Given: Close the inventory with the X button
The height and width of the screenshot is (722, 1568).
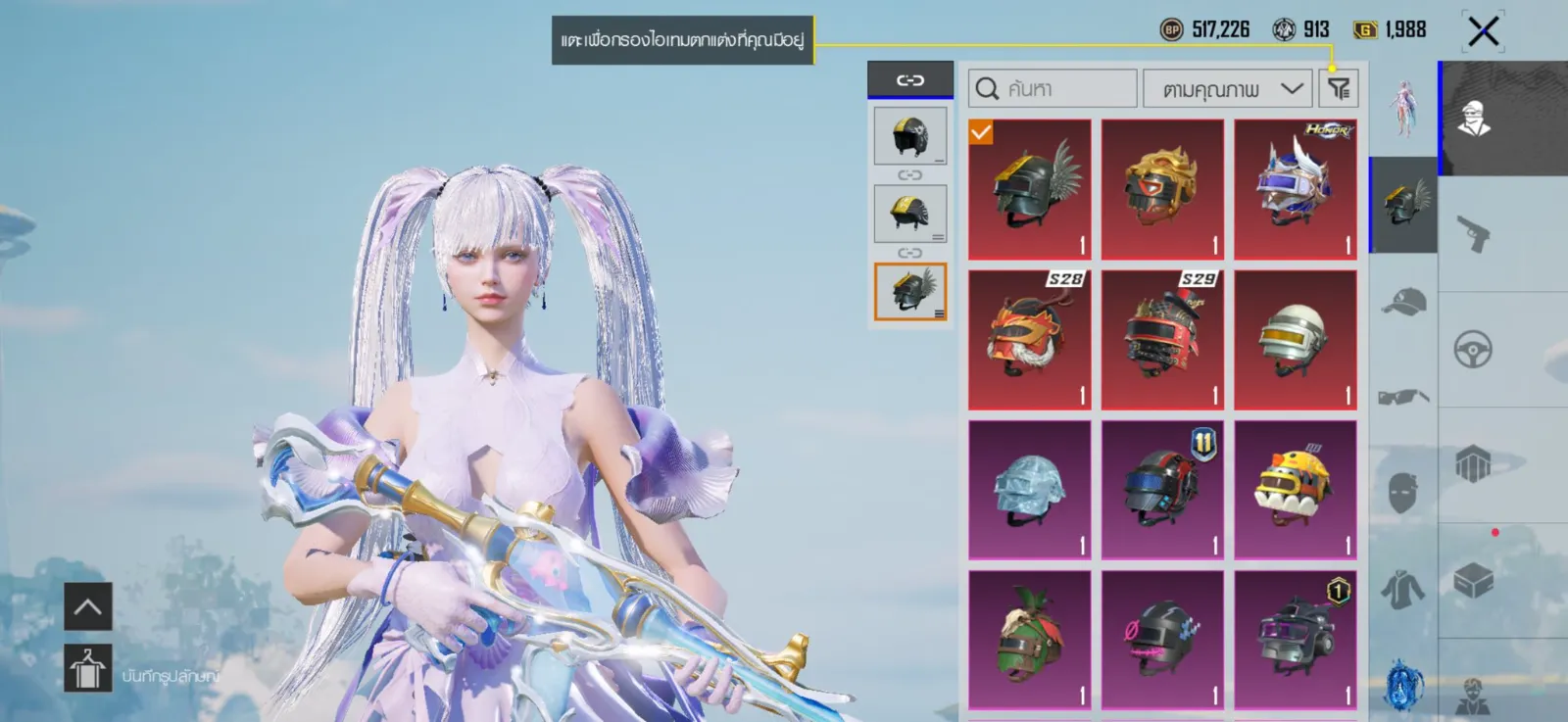Looking at the screenshot, I should (x=1483, y=31).
